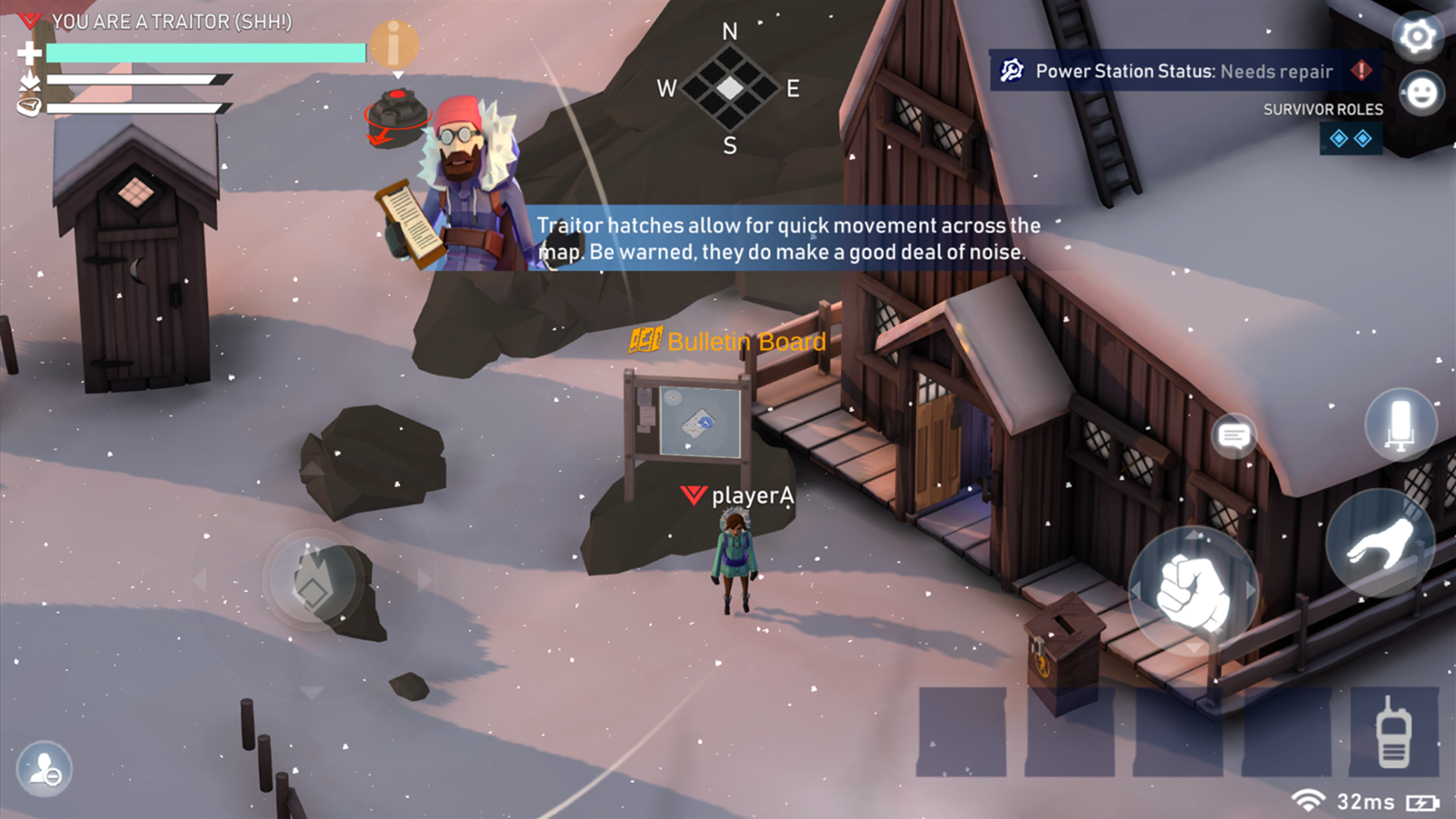Tap the player locator icon bottom left
The image size is (1456, 819).
(45, 769)
